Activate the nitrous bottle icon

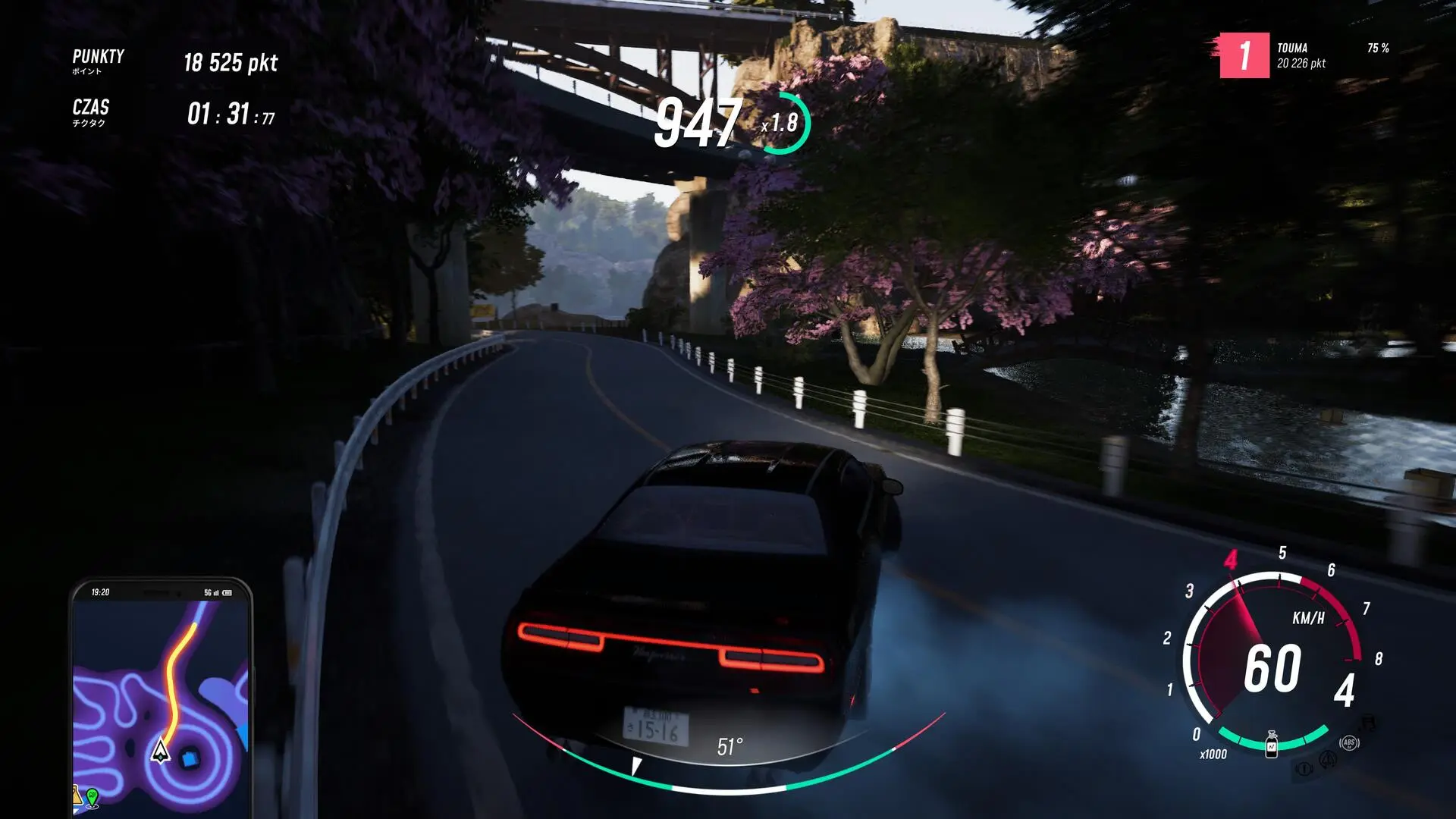pos(1272,745)
